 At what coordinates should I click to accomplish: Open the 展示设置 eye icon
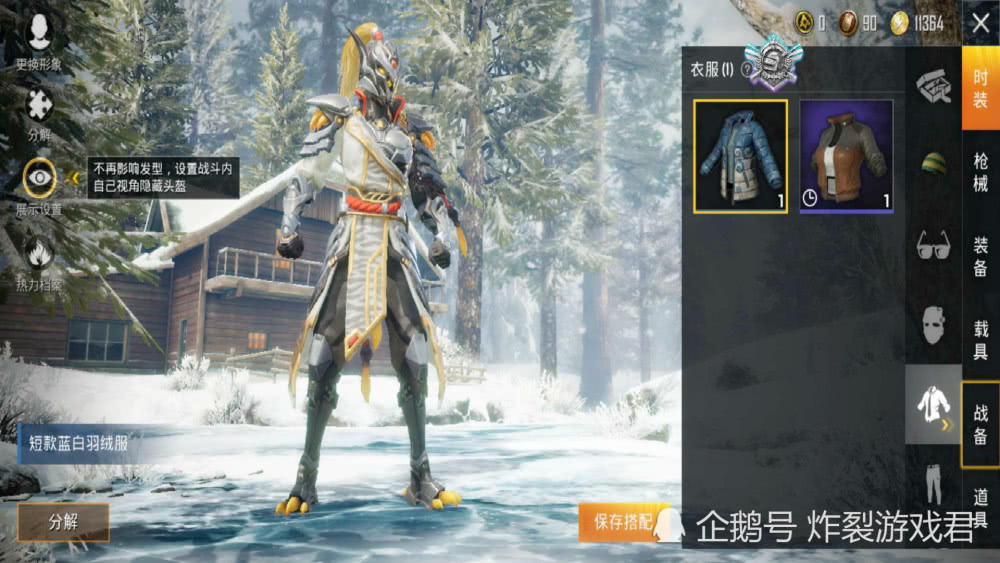point(39,185)
